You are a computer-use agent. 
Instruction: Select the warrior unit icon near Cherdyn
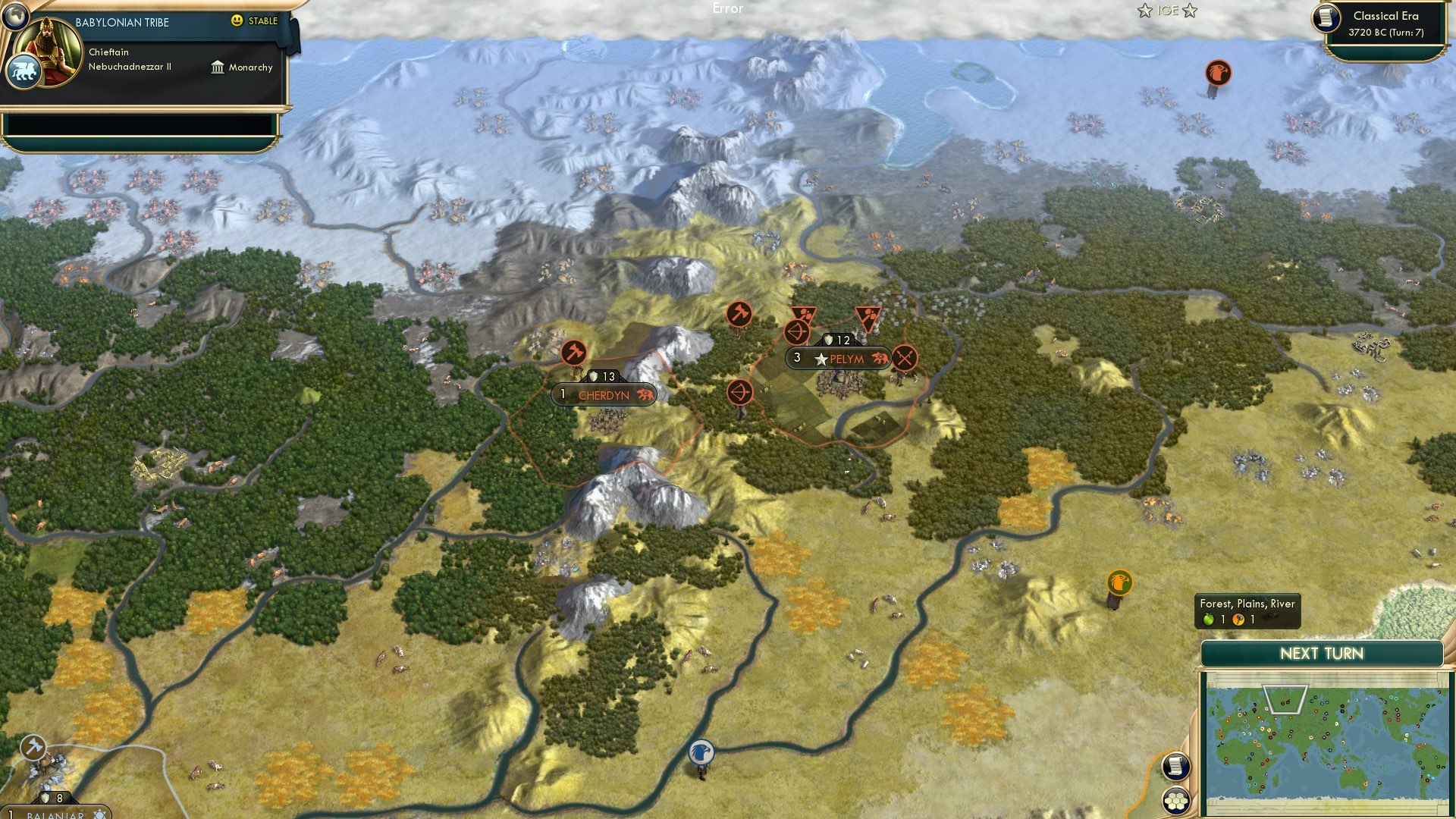[576, 353]
